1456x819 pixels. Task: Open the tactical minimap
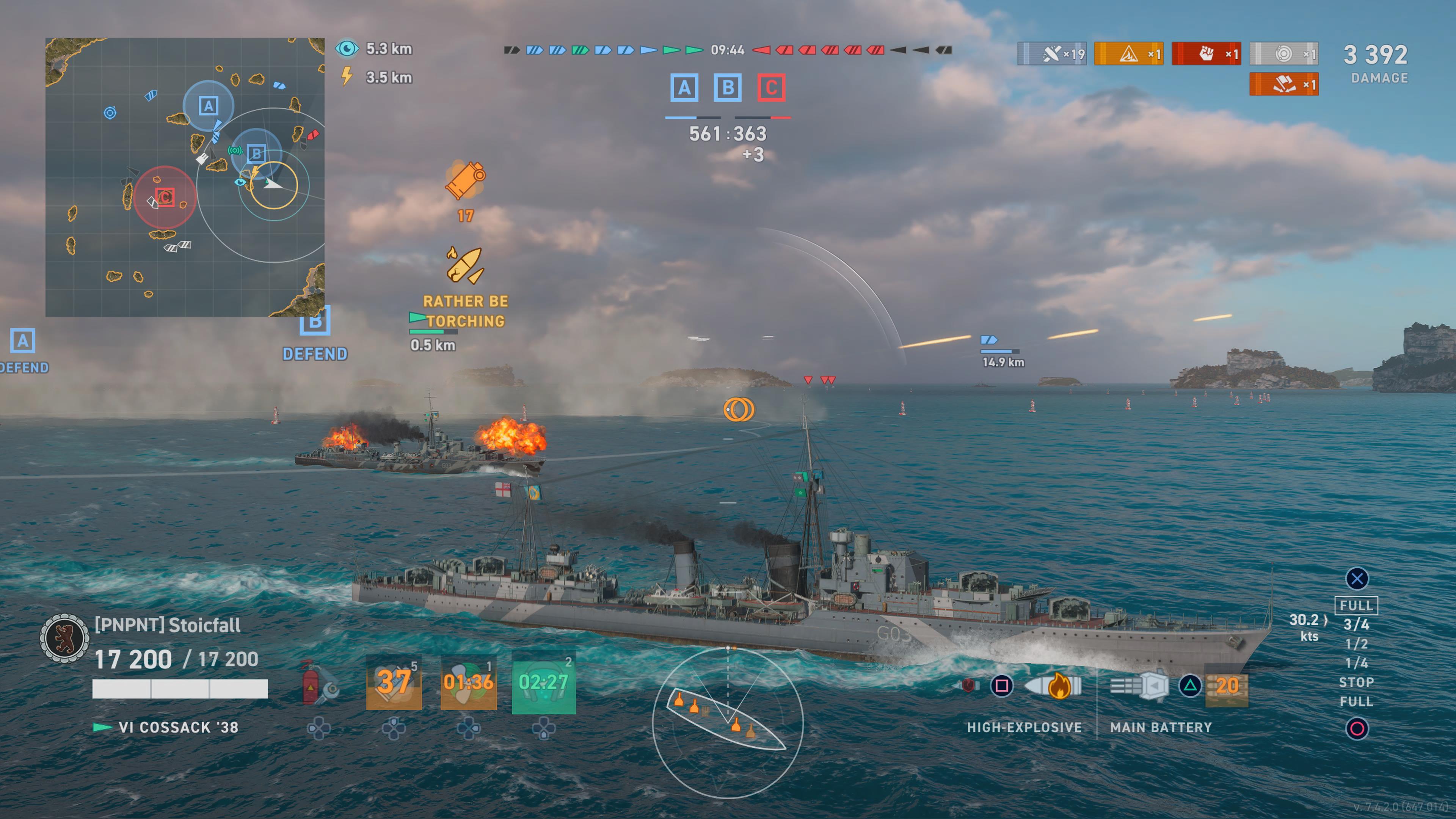(185, 177)
